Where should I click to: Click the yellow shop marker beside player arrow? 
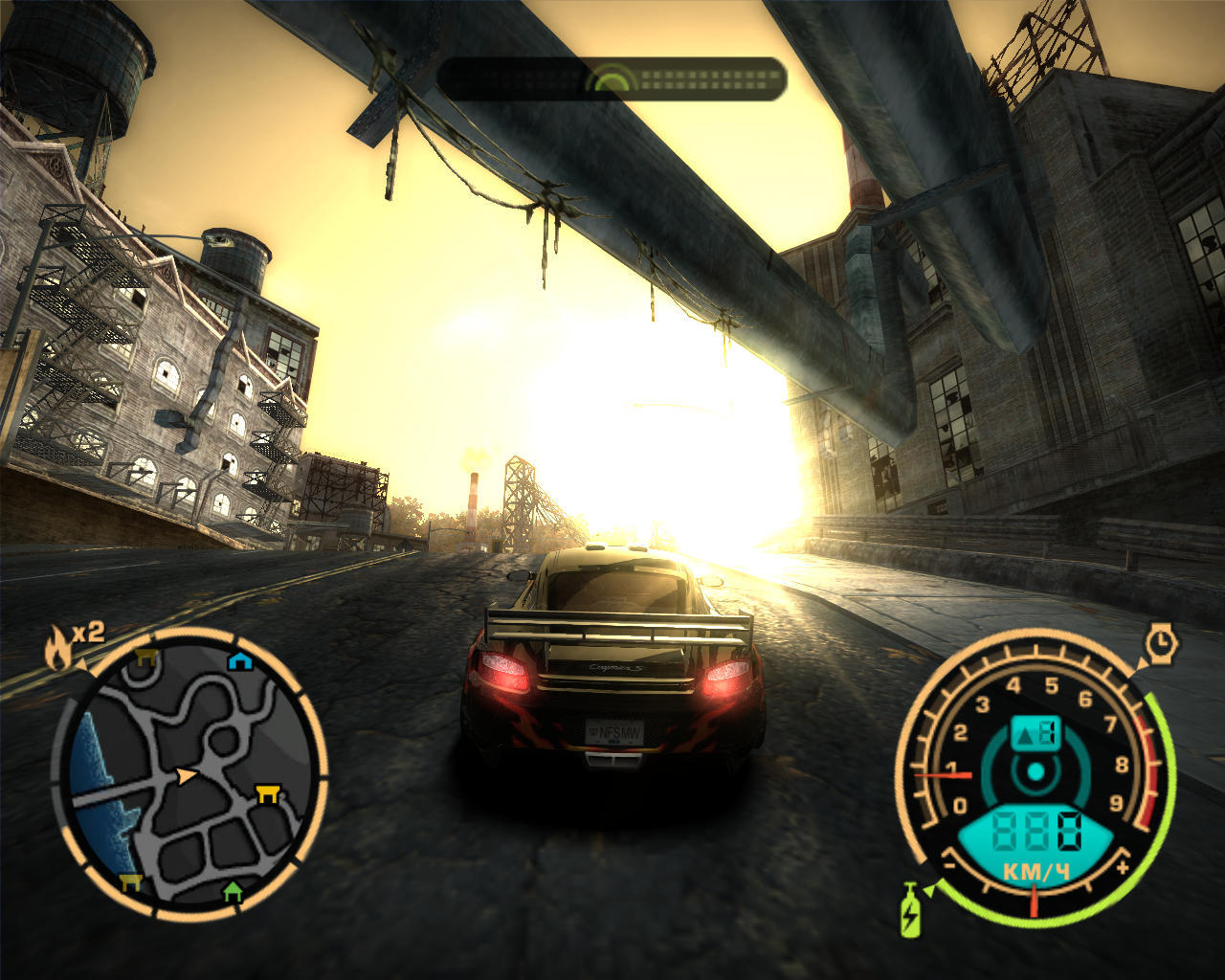(267, 792)
